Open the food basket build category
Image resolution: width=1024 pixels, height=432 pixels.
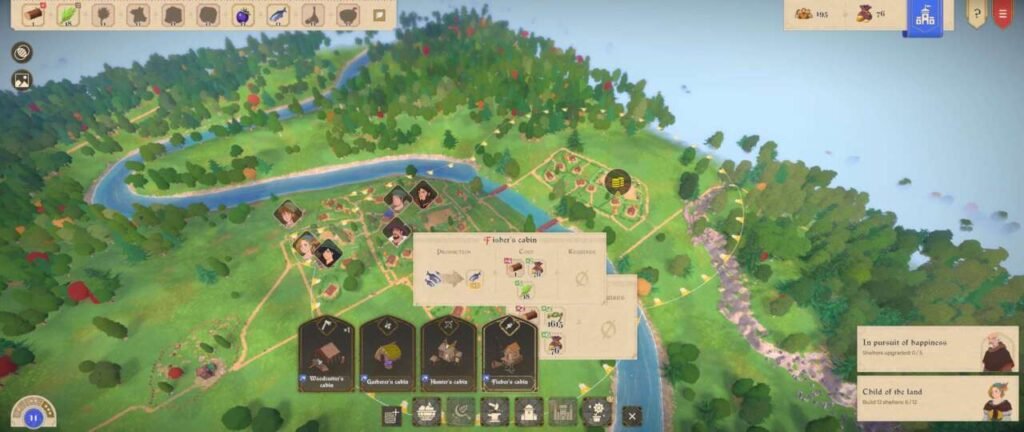426,412
